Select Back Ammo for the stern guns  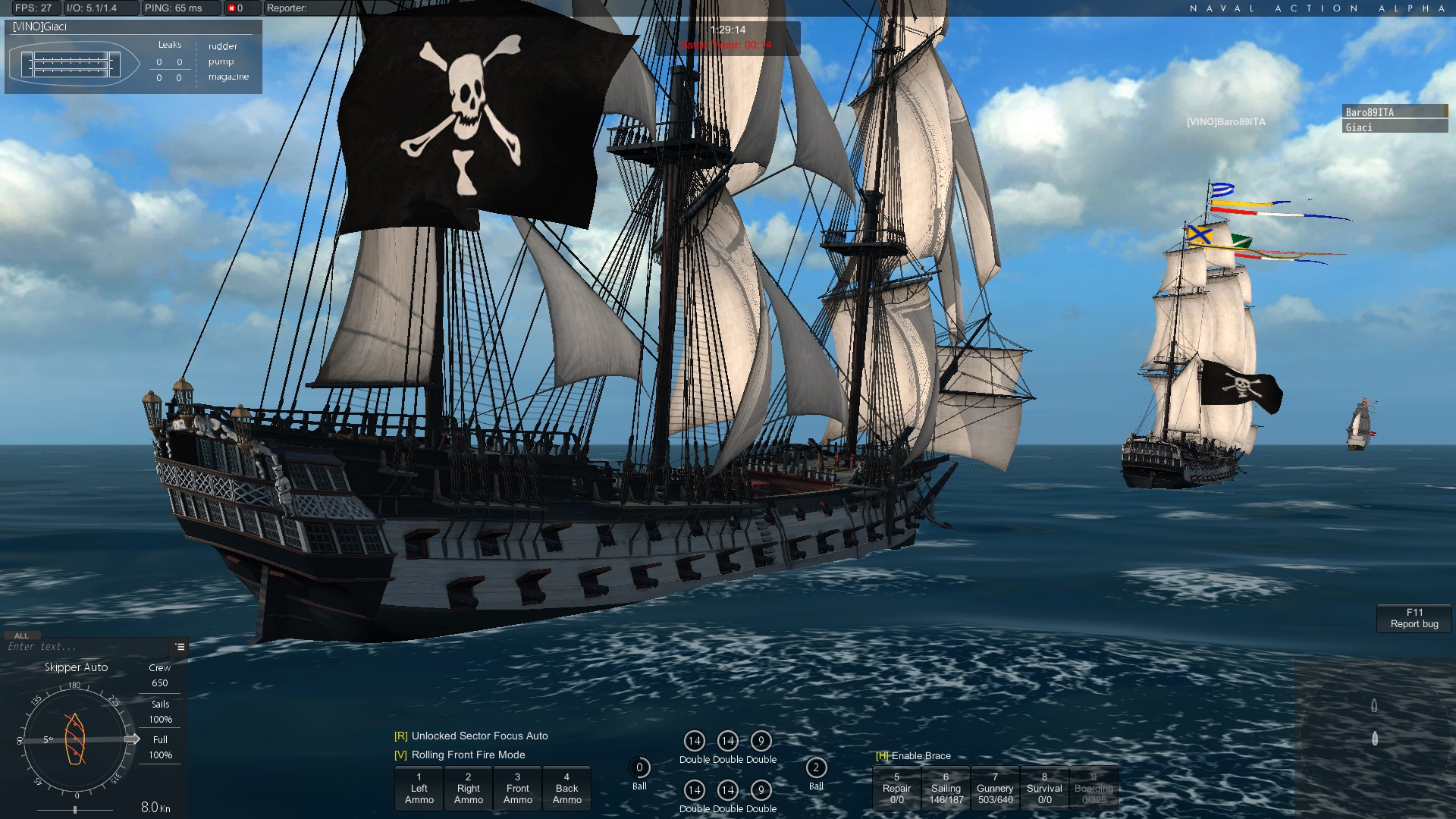(566, 789)
